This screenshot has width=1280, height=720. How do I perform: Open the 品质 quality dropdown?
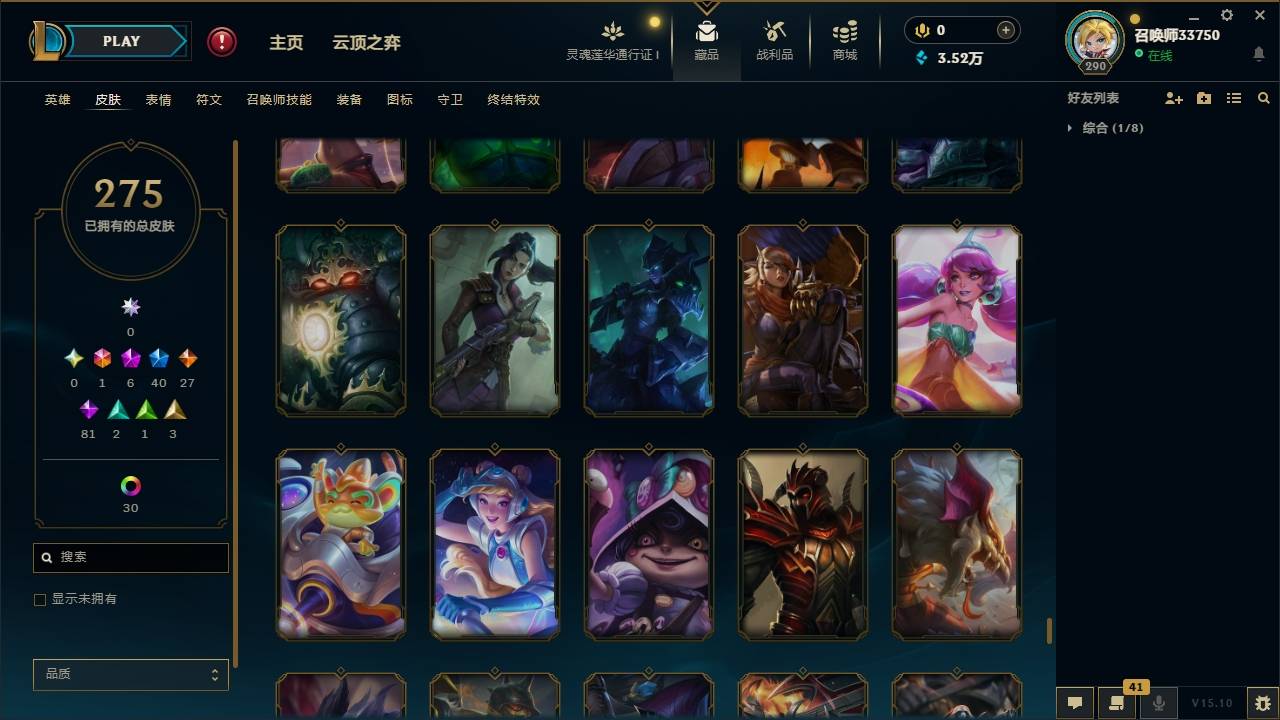point(130,674)
